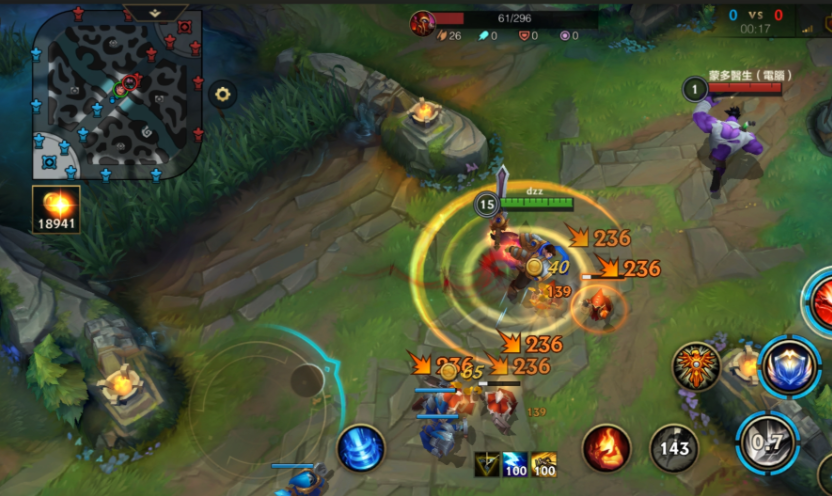The height and width of the screenshot is (496, 832).
Task: Trigger the orange eagle emblem ability
Action: point(697,366)
